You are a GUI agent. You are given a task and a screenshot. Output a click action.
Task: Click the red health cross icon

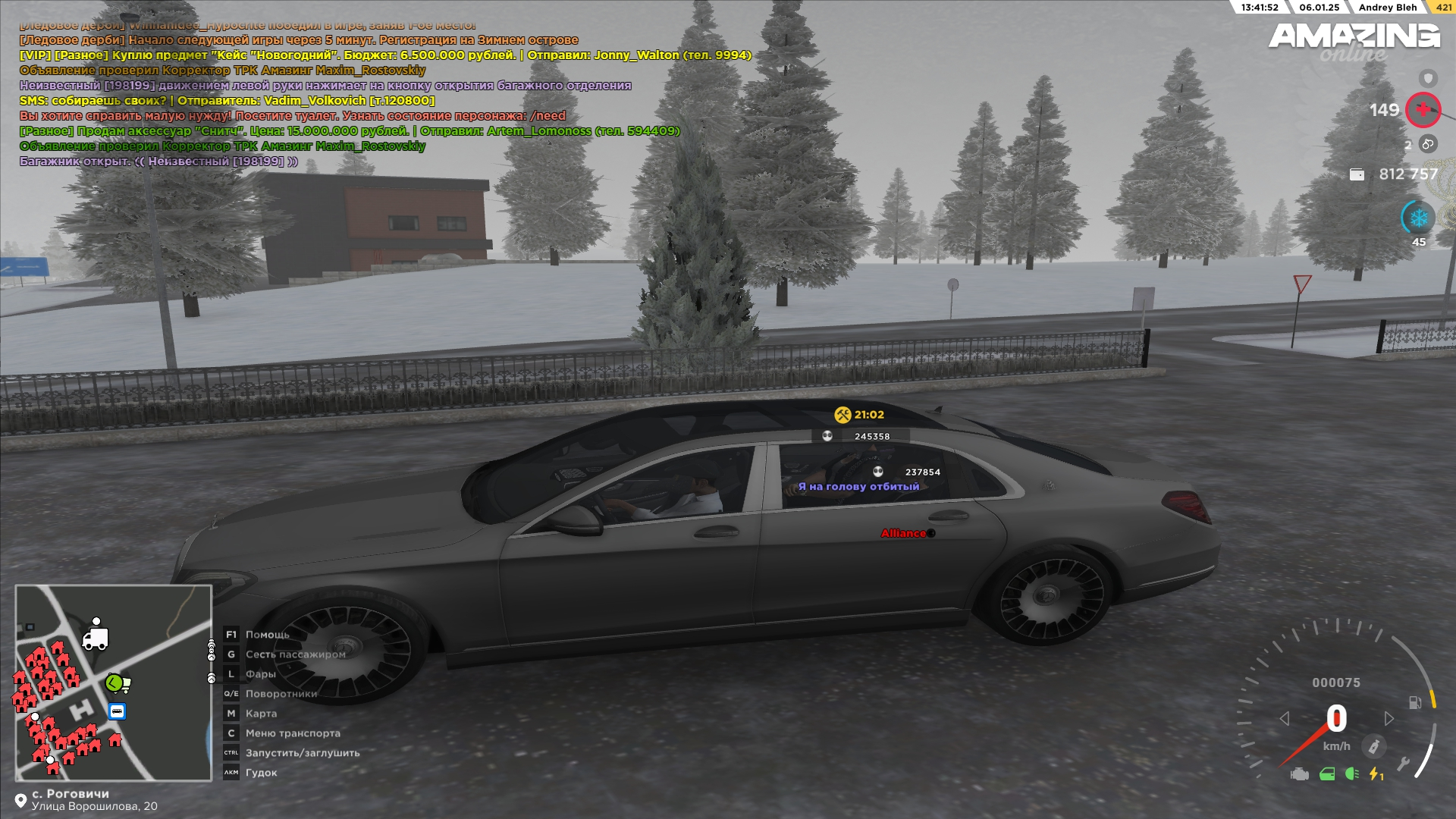[x=1423, y=110]
